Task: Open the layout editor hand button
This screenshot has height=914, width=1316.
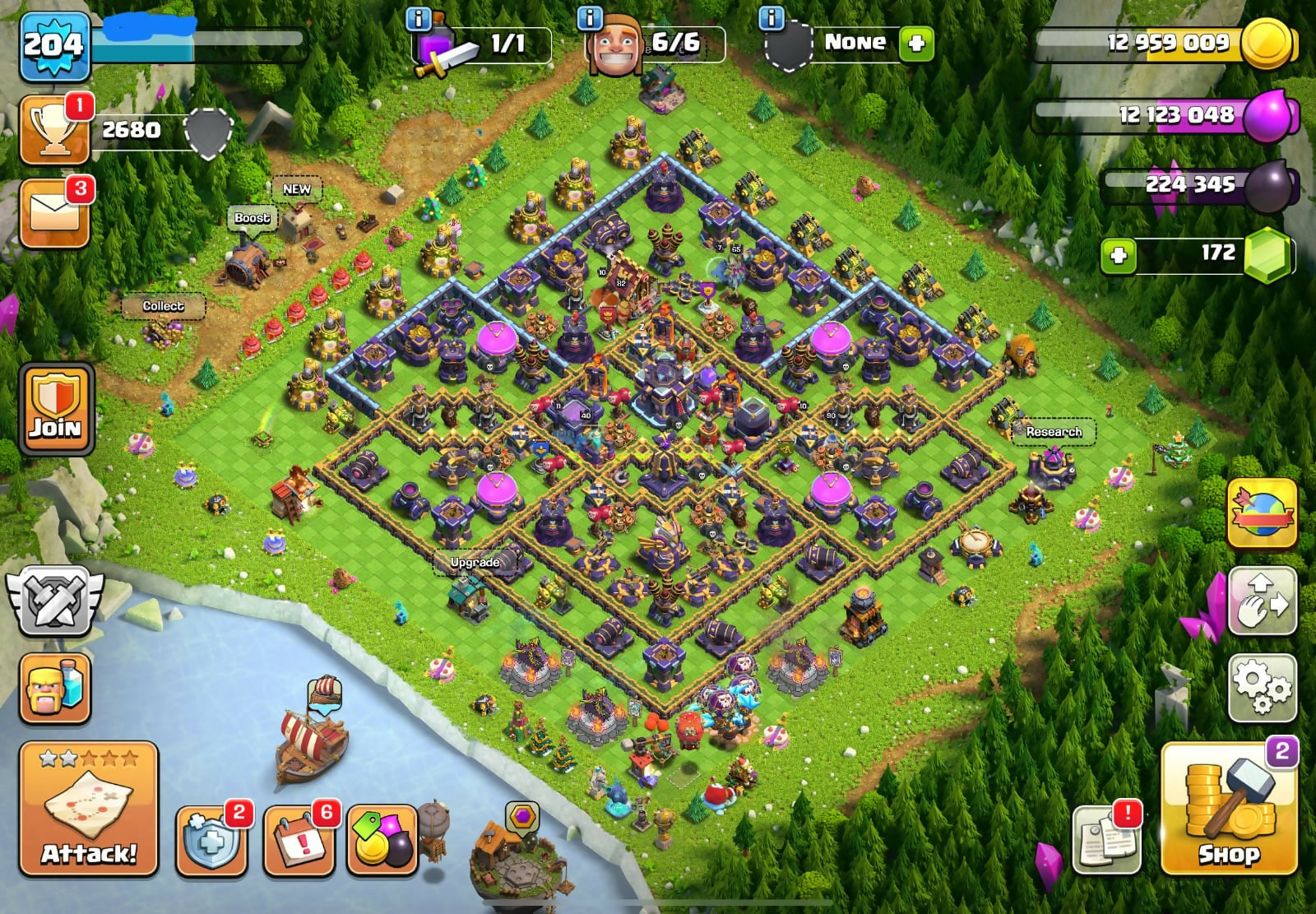Action: coord(1262,602)
